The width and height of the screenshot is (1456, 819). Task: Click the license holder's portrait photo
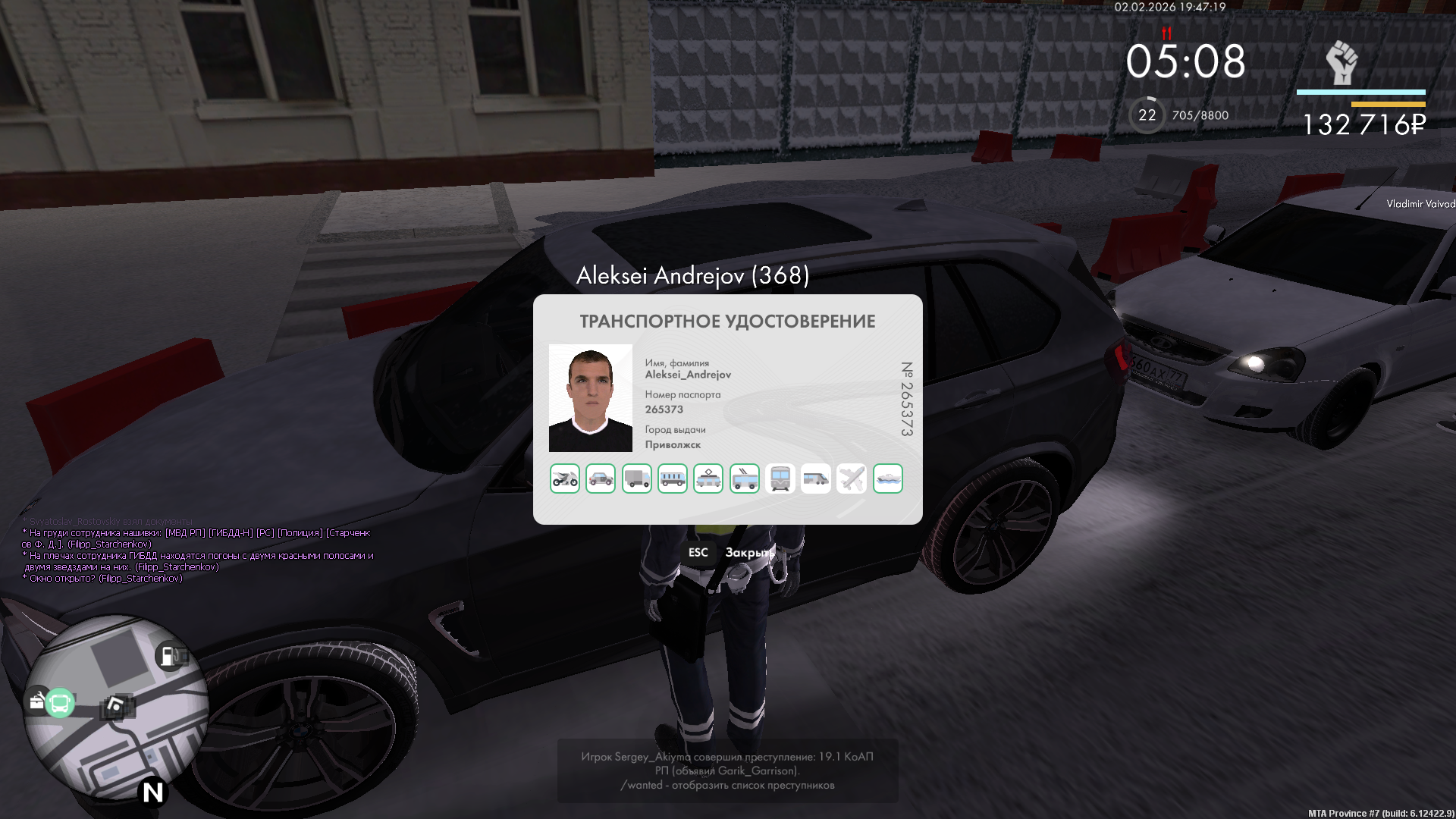[x=591, y=398]
